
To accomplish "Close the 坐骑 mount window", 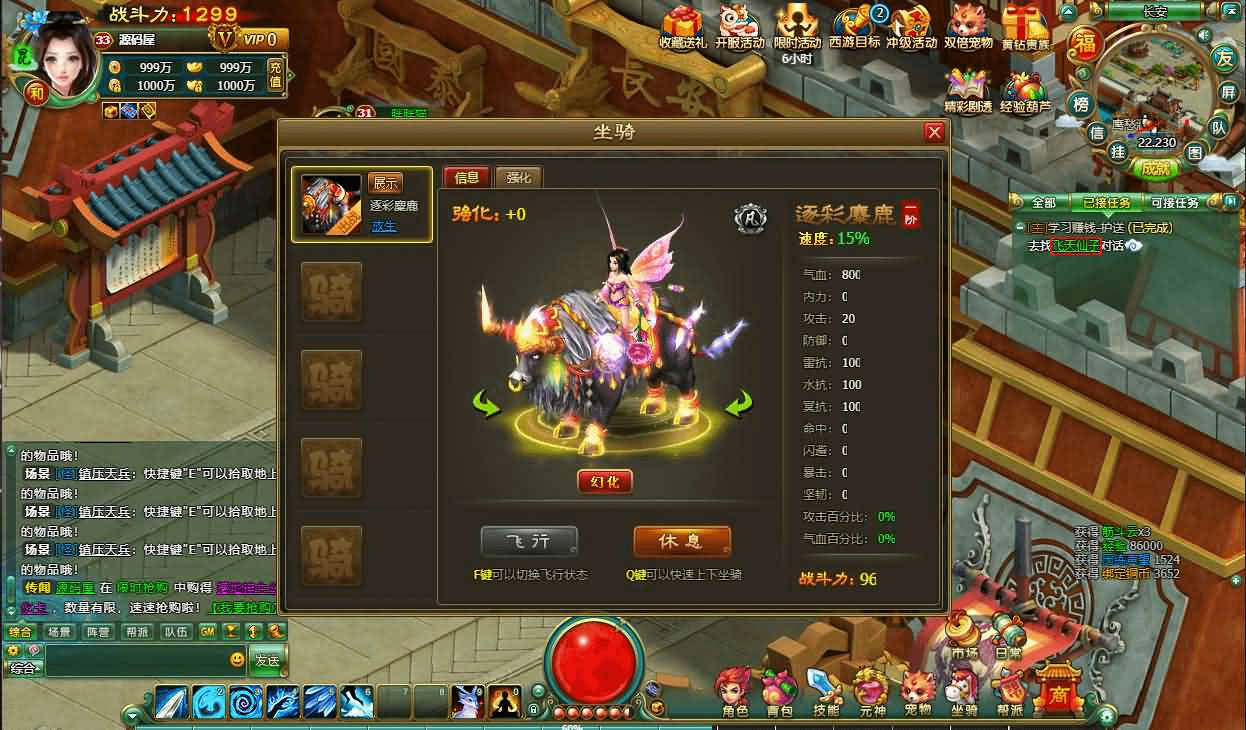I will point(934,132).
